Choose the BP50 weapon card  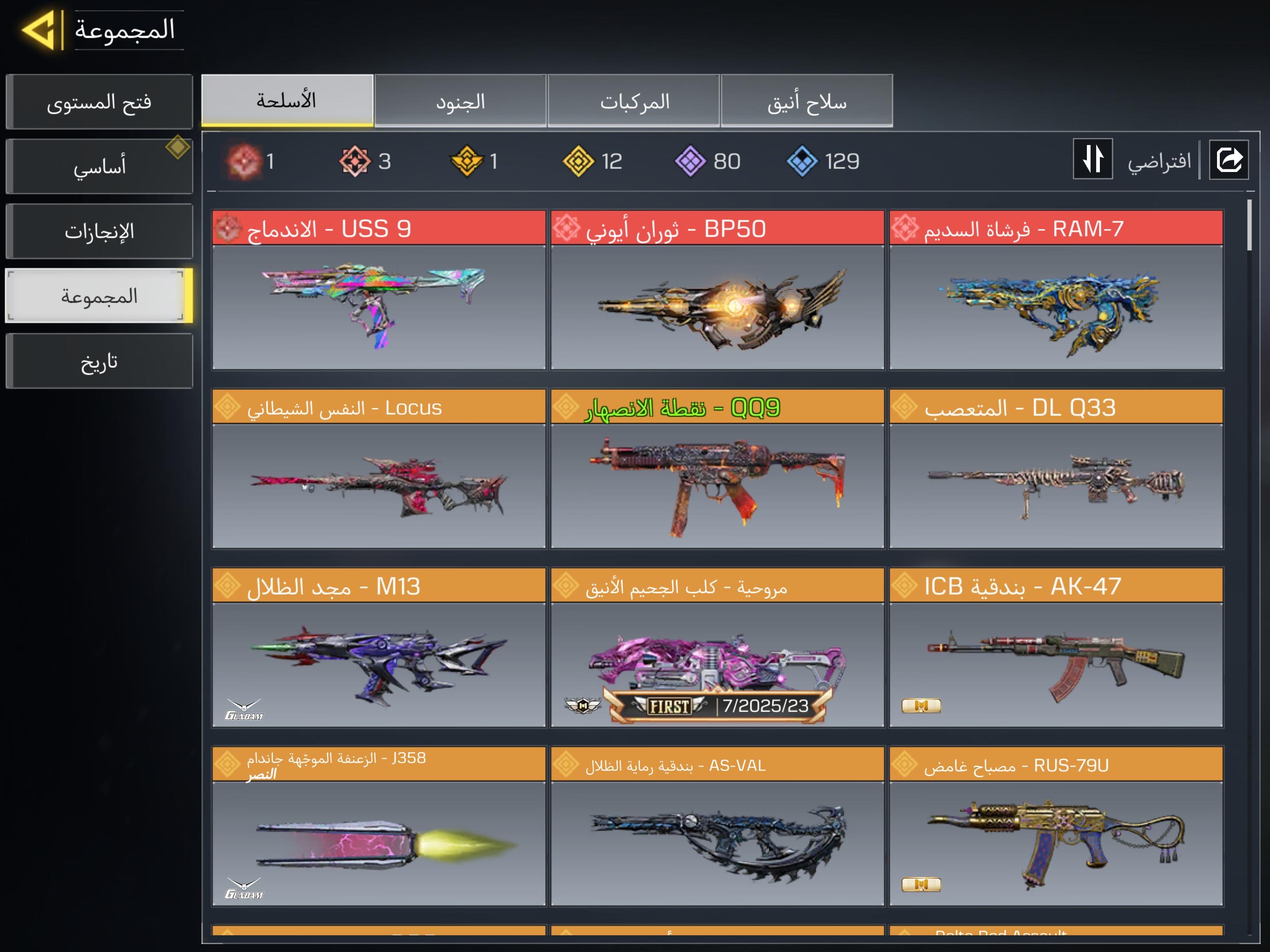(x=717, y=290)
